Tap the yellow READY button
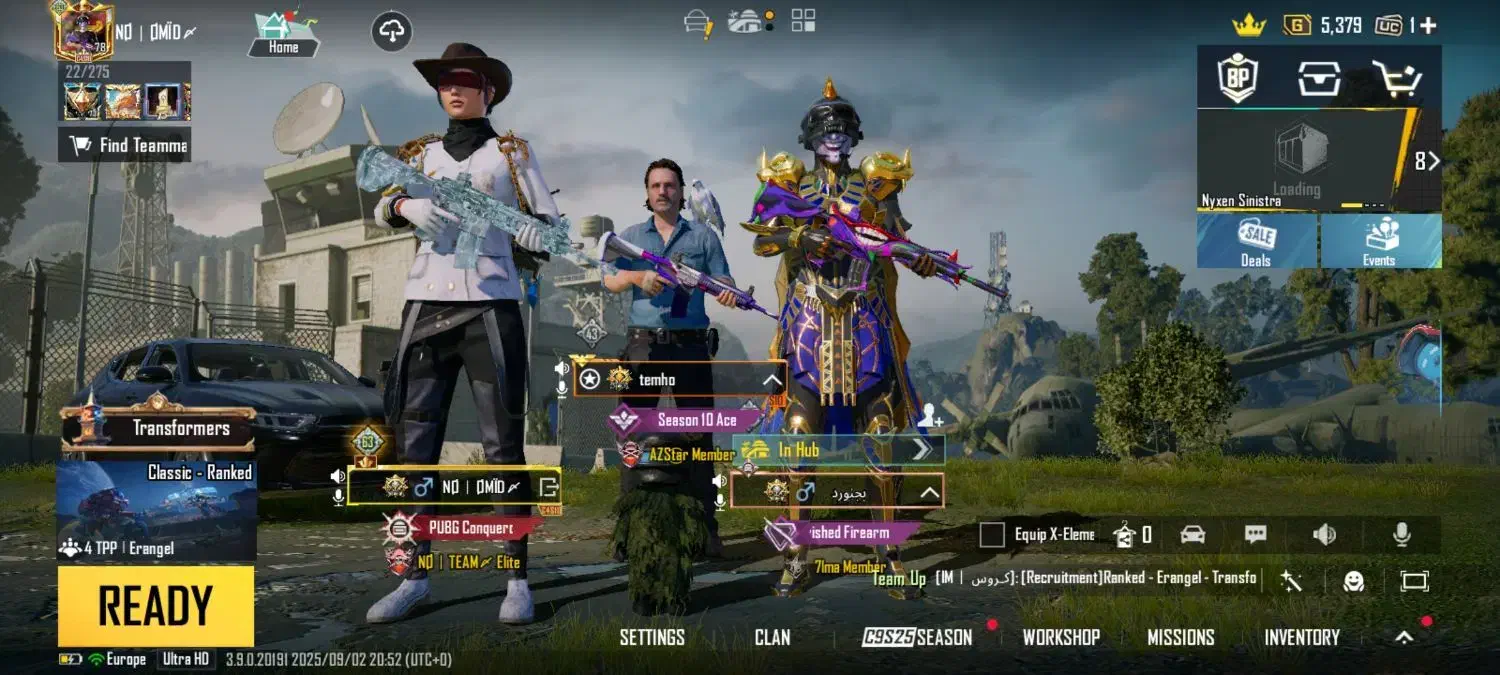 155,606
